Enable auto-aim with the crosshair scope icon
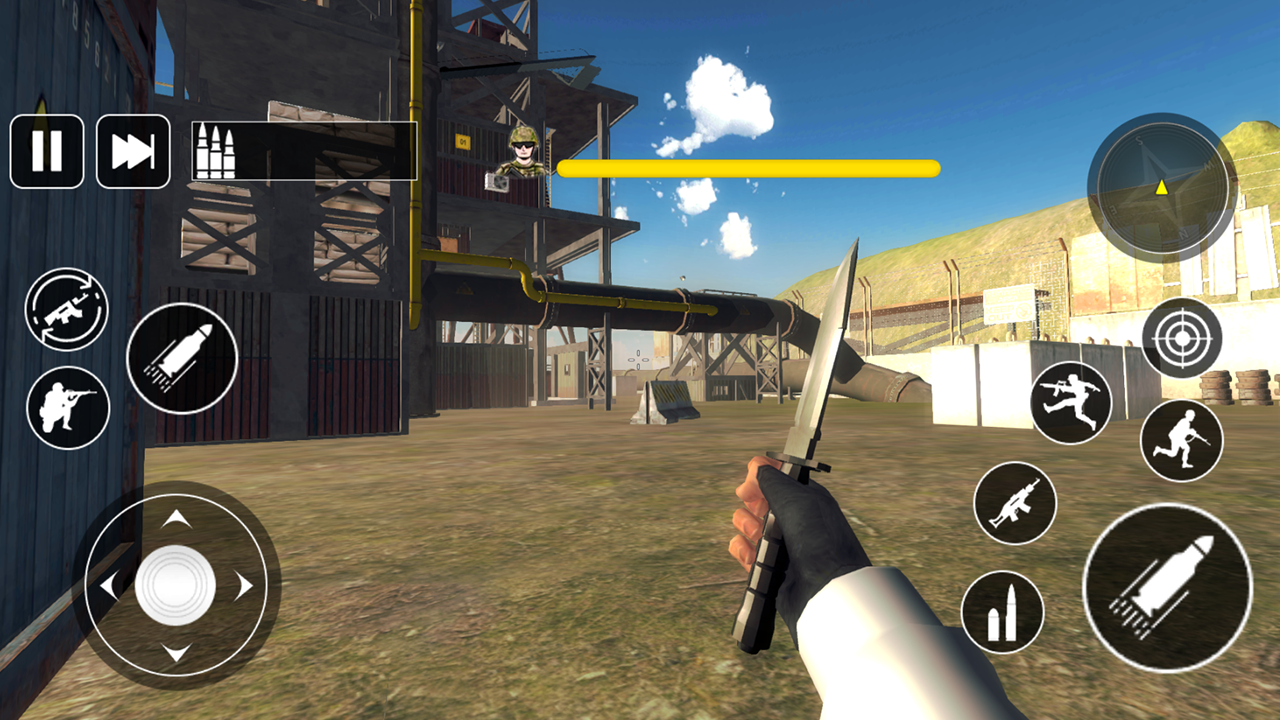This screenshot has width=1280, height=720. (x=1181, y=339)
